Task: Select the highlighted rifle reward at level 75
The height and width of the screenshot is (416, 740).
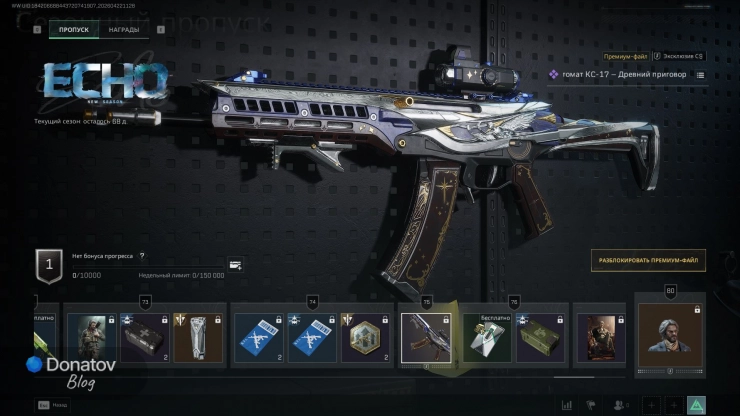Action: (x=426, y=338)
